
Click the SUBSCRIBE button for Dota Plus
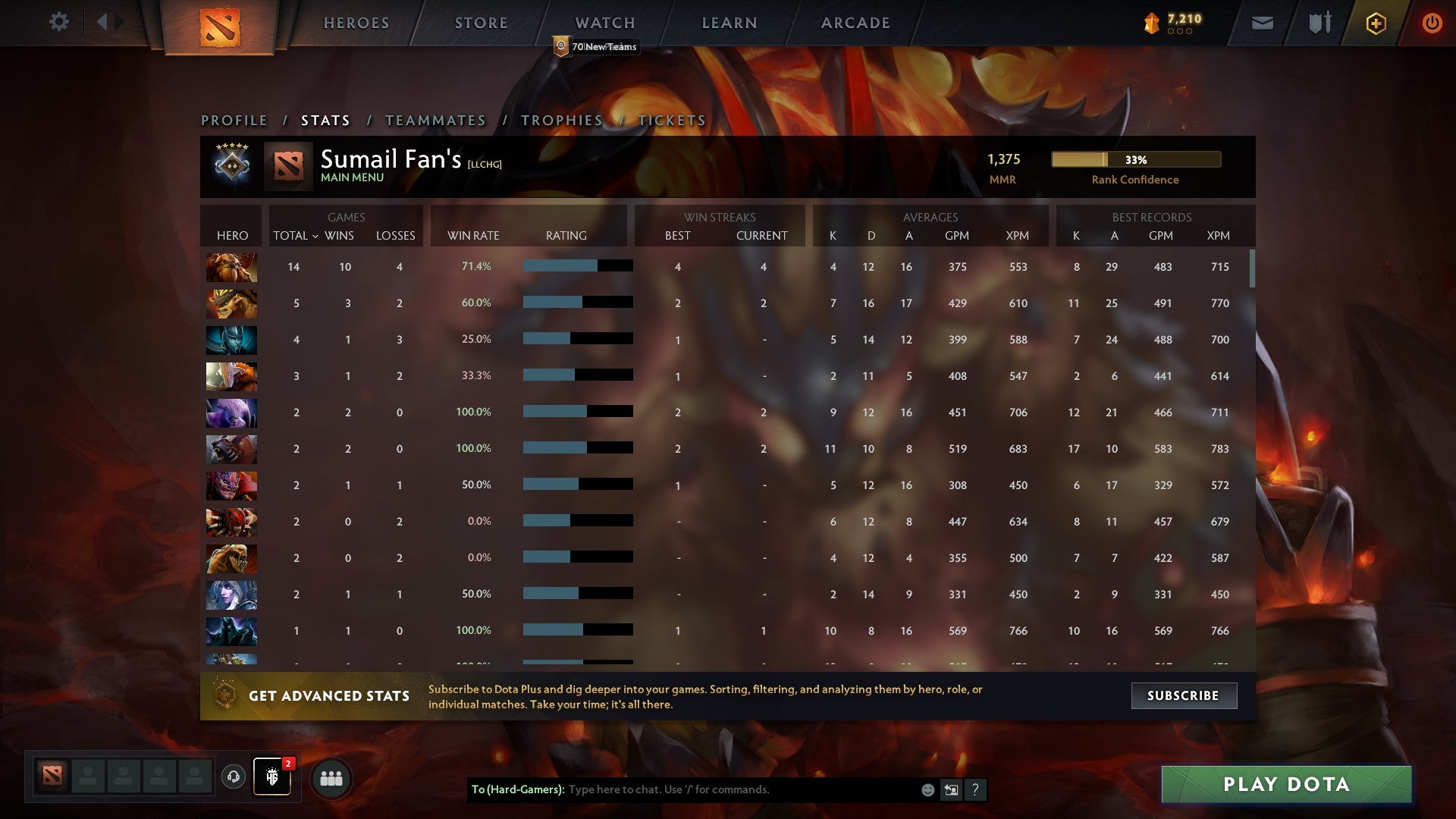(1184, 695)
